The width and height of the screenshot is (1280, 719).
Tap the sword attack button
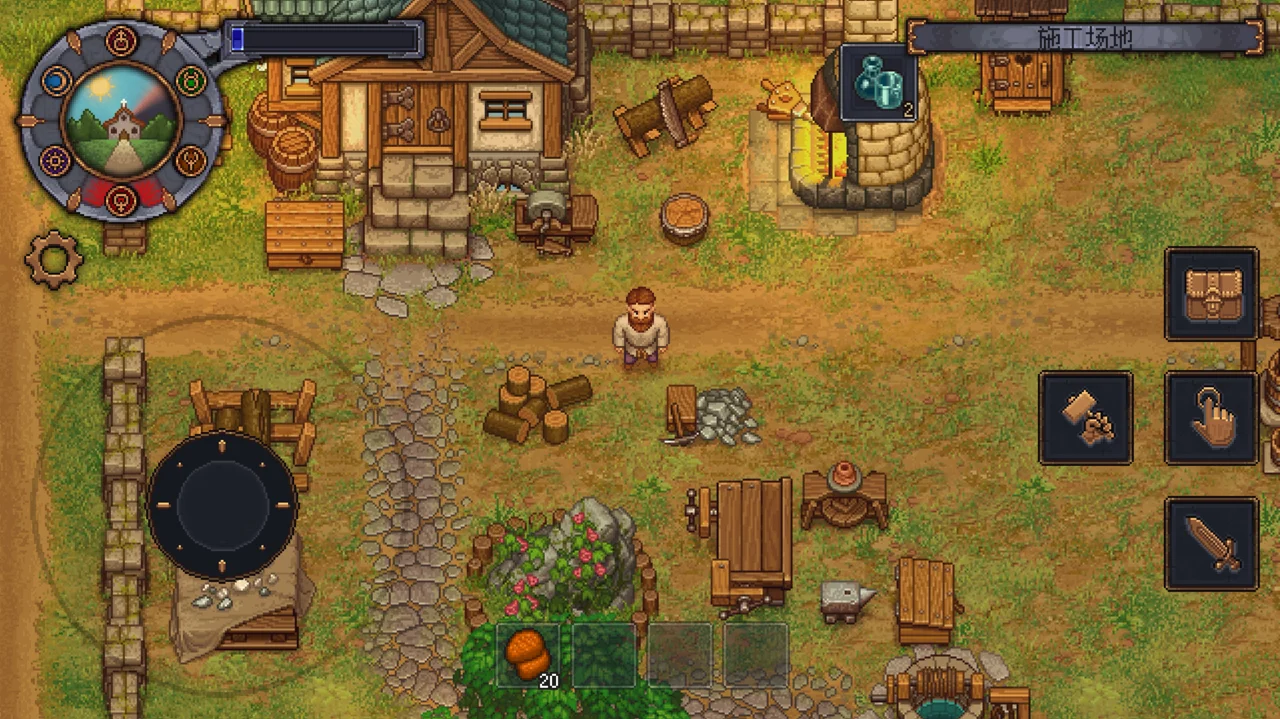pos(1211,543)
